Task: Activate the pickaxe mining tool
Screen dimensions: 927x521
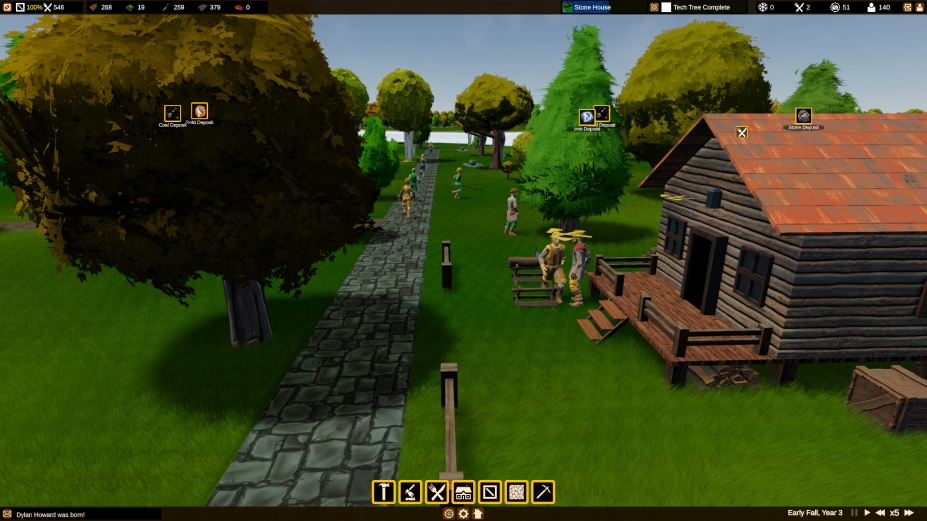Action: (x=543, y=492)
